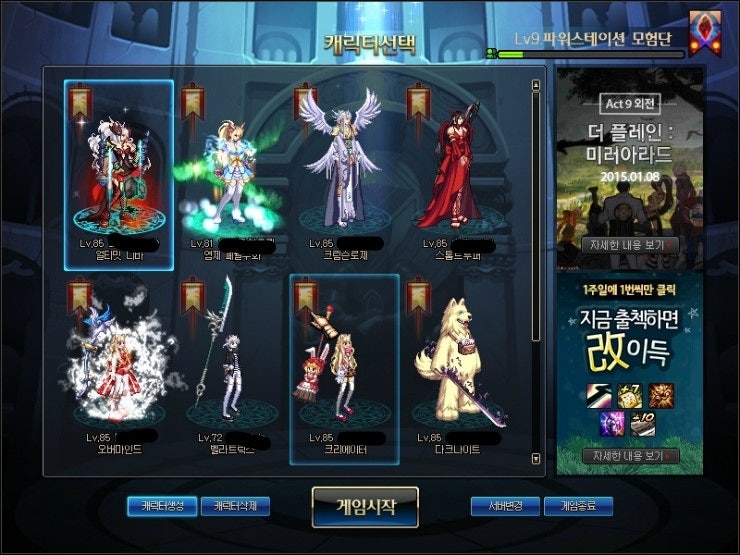This screenshot has width=740, height=555.
Task: Start the game with 게임시작 button
Action: pyautogui.click(x=364, y=506)
